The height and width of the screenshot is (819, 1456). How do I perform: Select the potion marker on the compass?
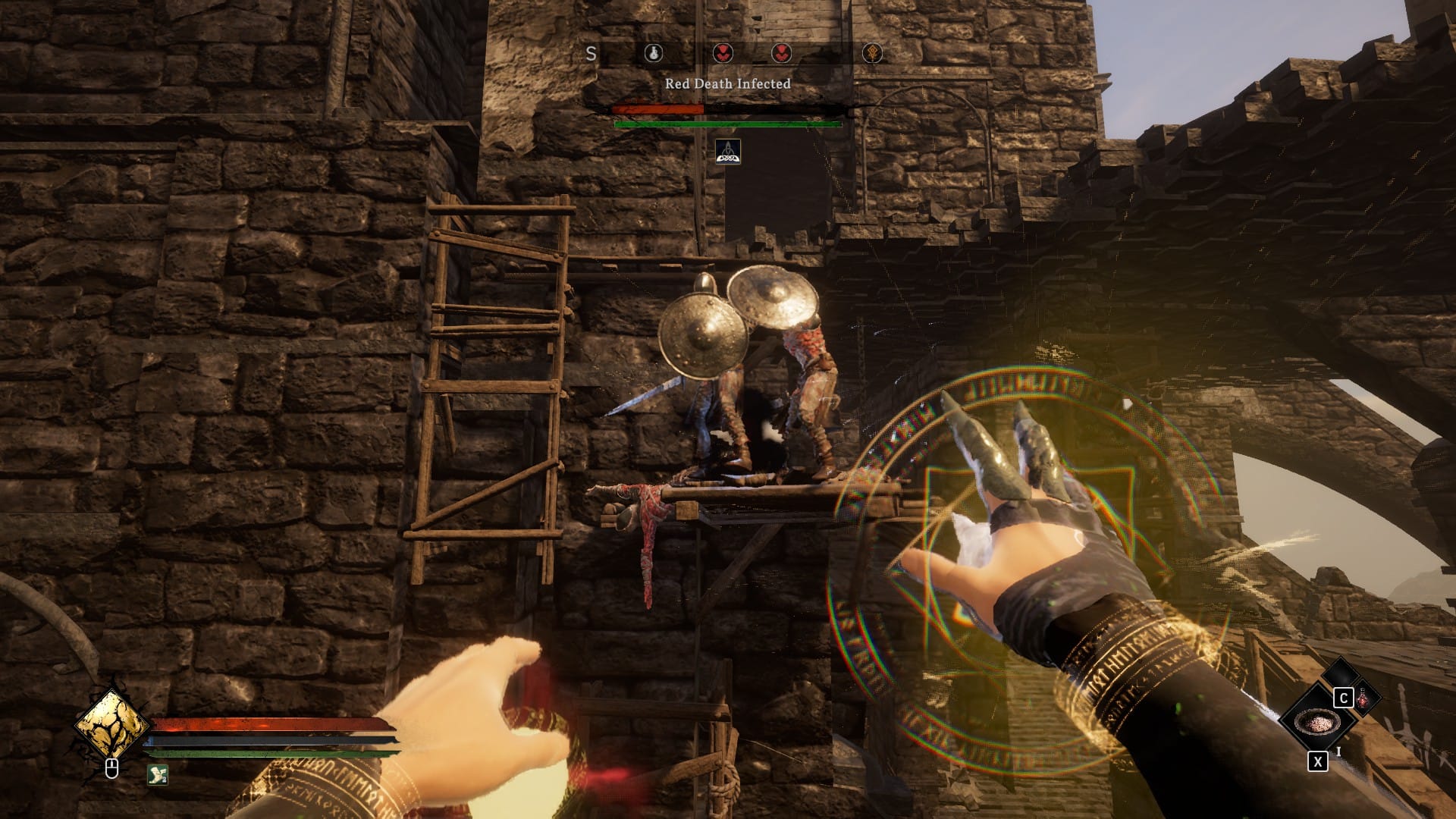[x=653, y=53]
